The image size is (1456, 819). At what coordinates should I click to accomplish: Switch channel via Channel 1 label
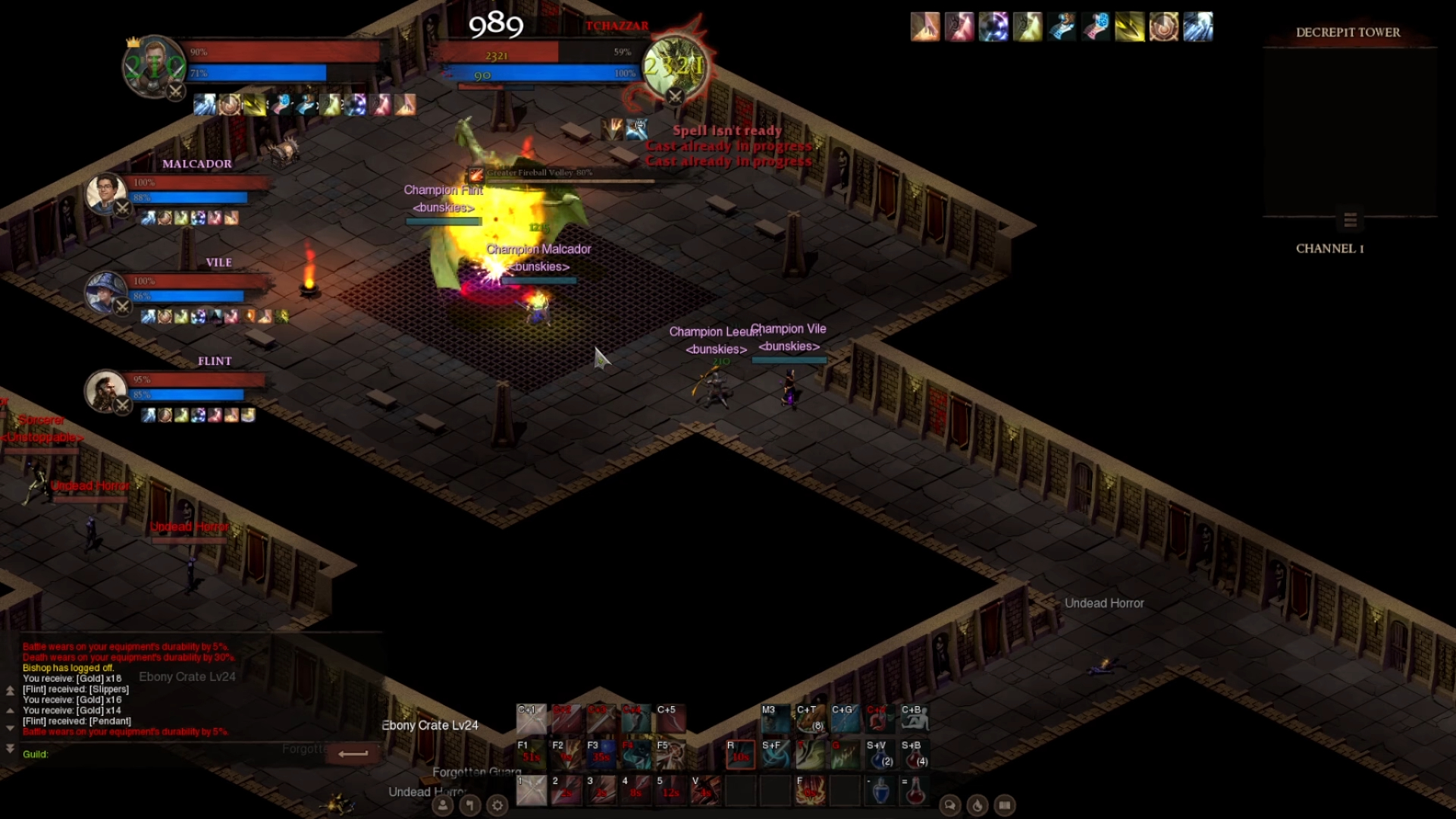(x=1329, y=249)
